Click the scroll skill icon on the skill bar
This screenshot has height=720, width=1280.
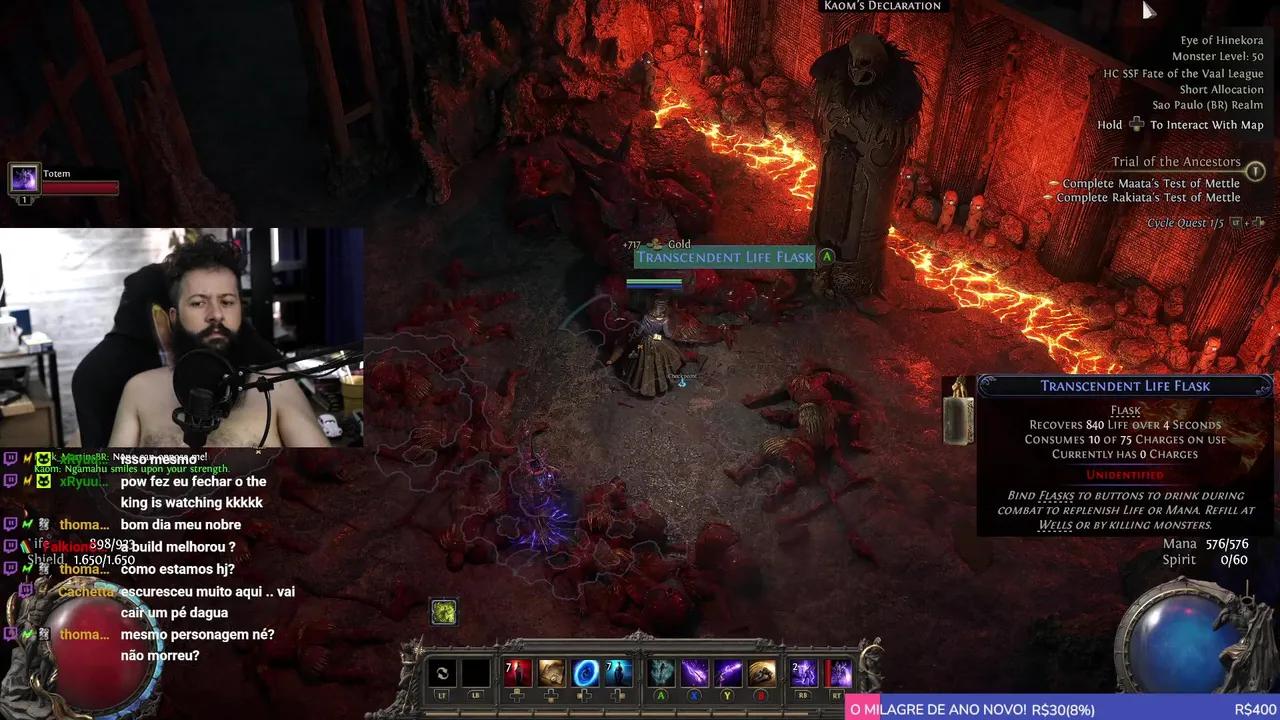pos(551,671)
